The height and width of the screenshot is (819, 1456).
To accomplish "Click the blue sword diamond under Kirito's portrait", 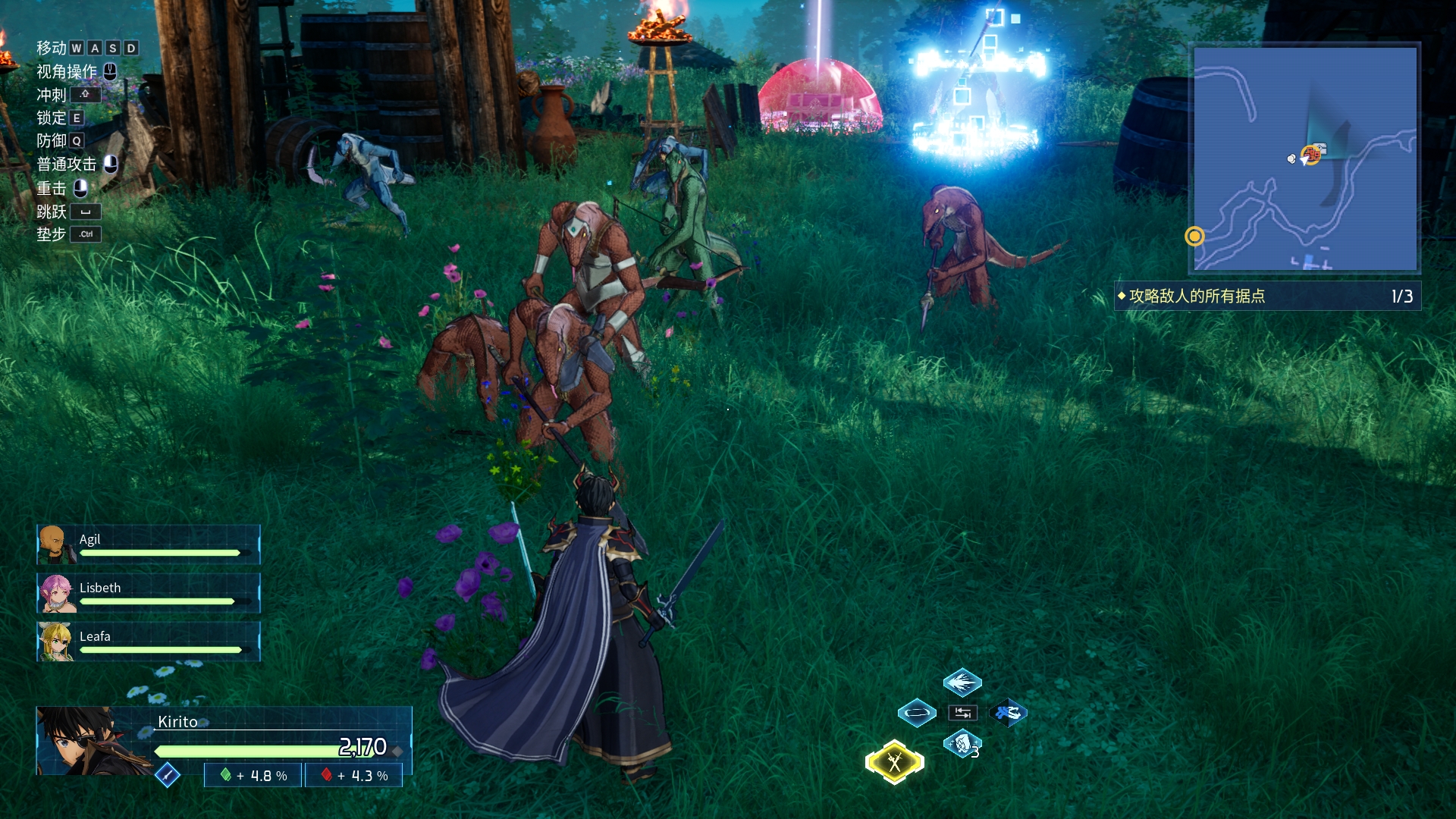I will 167,775.
